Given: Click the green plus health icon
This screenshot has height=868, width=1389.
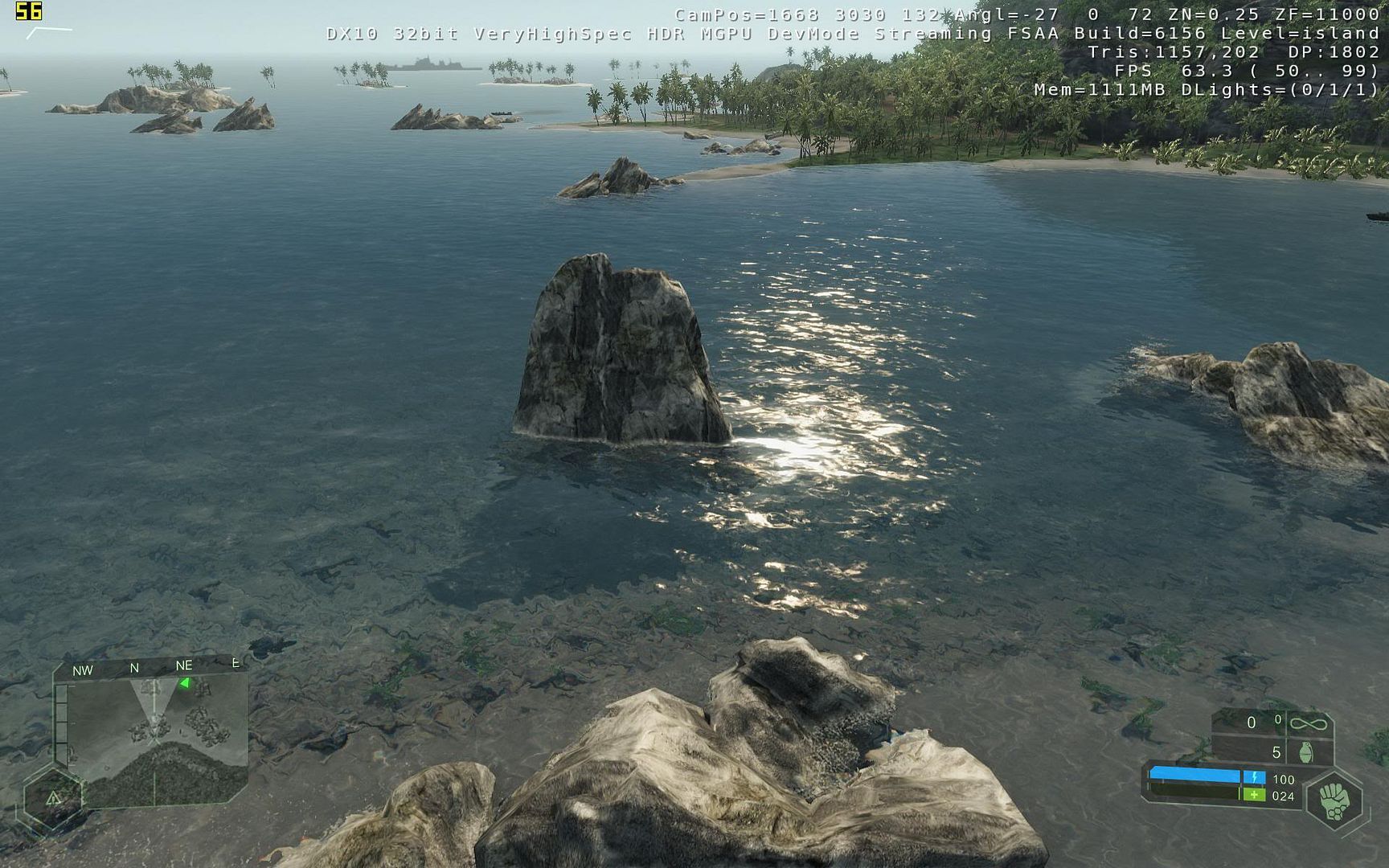Looking at the screenshot, I should coord(1254,795).
